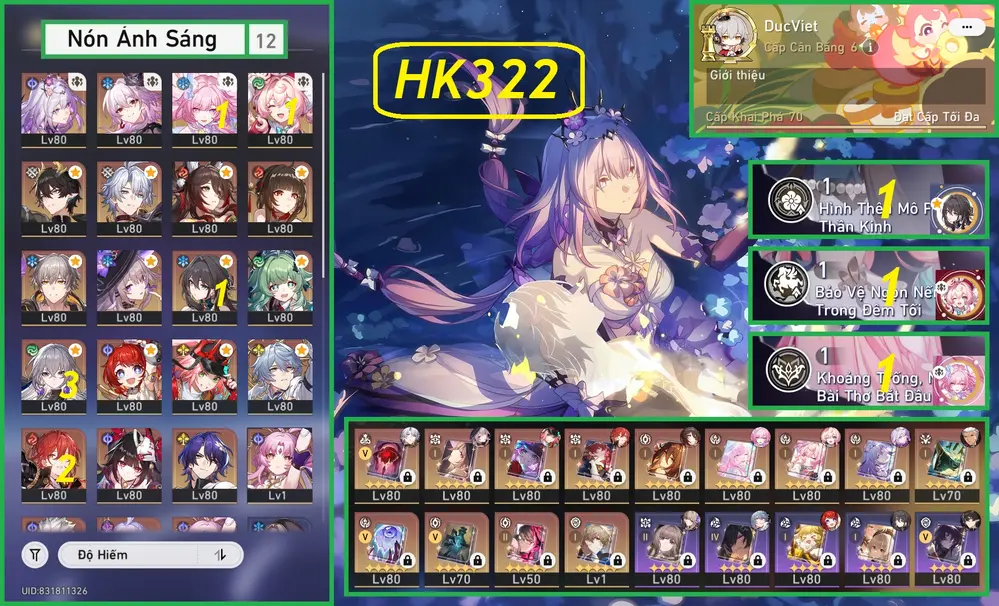The image size is (999, 606).
Task: Open the three-dot menu on profile card
Action: tap(965, 27)
